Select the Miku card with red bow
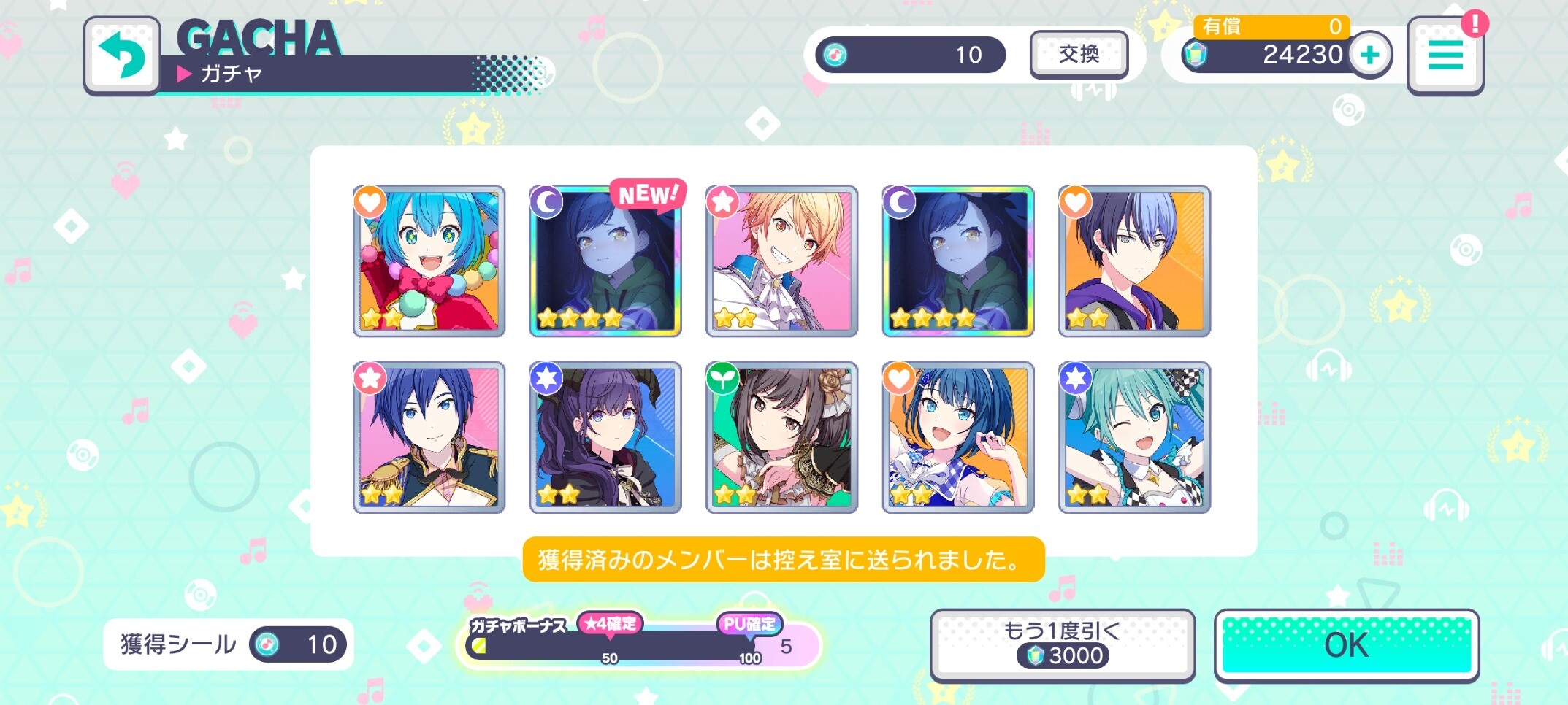Screen dimensions: 1568x705 (429, 261)
